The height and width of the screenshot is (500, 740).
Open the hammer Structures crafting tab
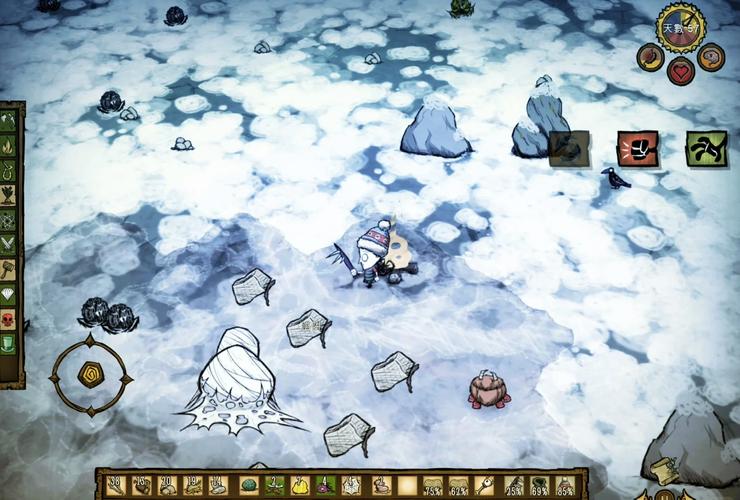pos(8,270)
